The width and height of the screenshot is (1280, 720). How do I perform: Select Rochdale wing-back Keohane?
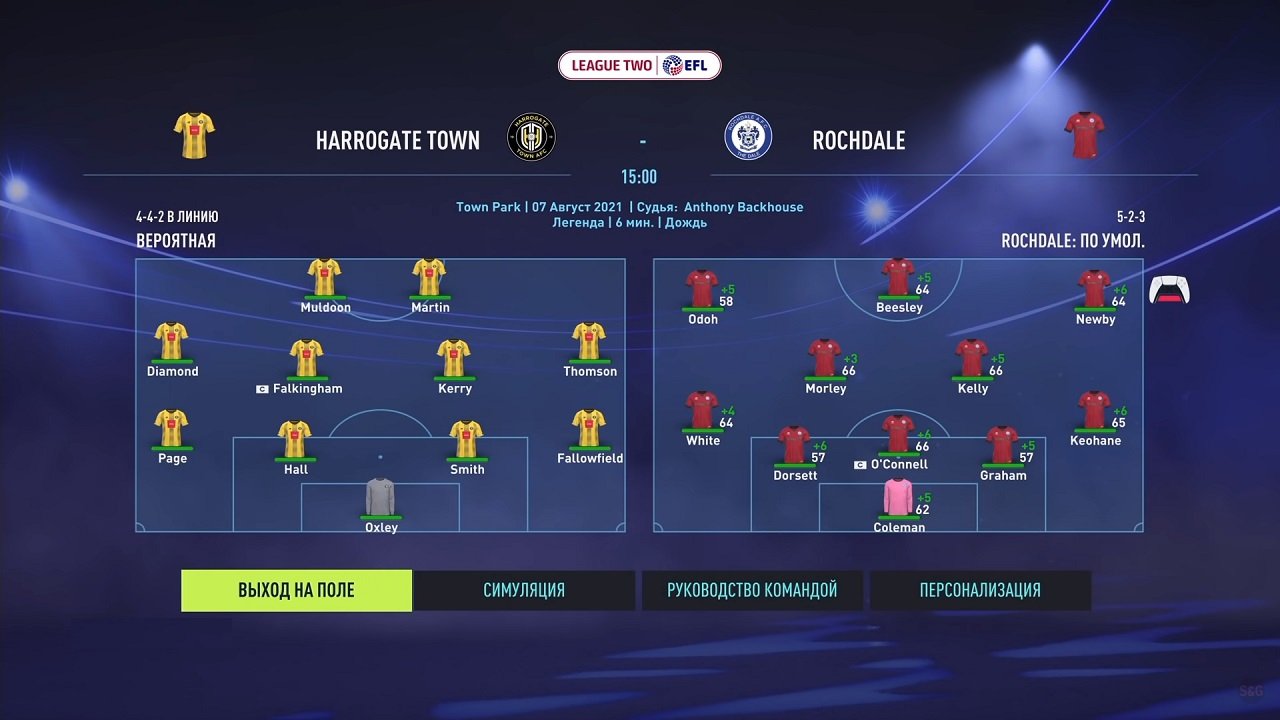pyautogui.click(x=1094, y=411)
